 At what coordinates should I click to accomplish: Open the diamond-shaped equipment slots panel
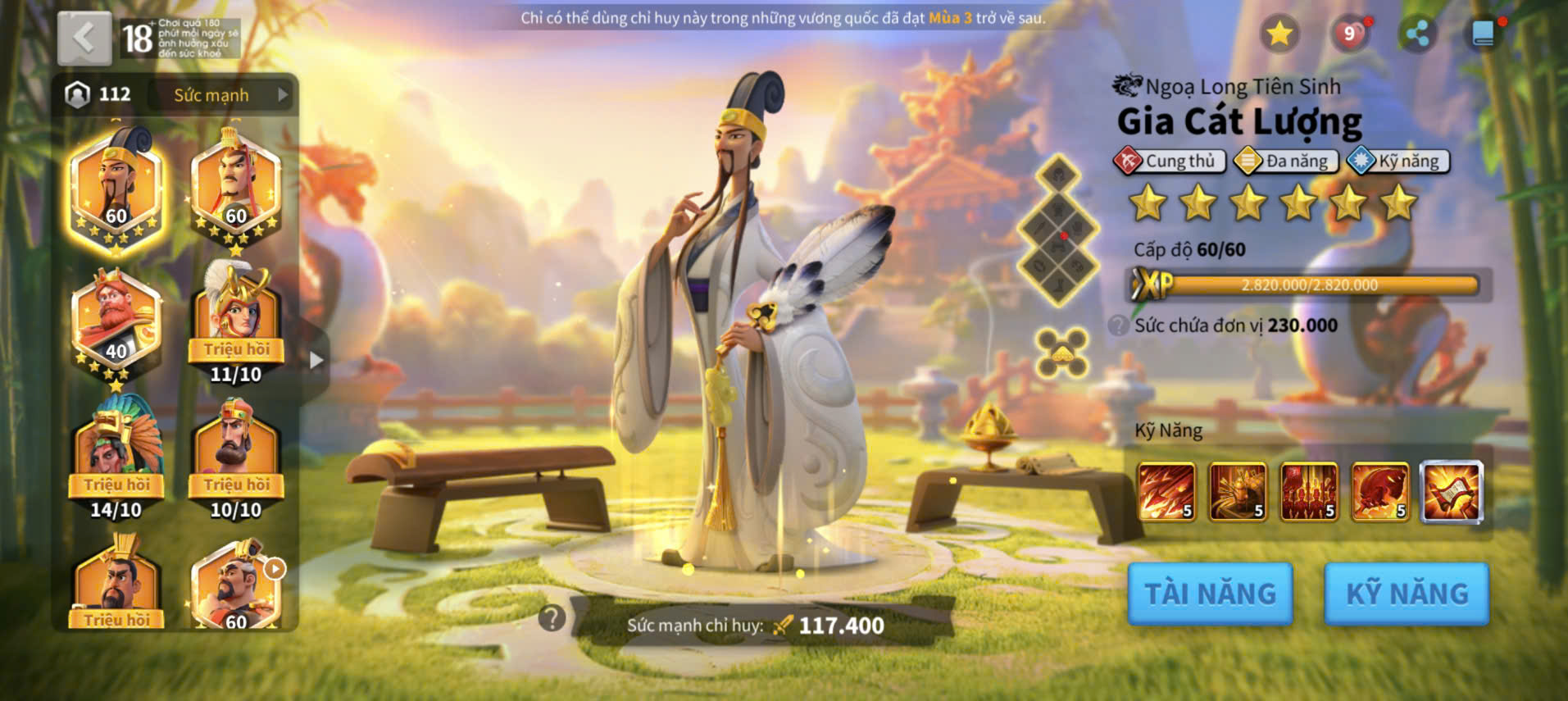pos(1058,230)
